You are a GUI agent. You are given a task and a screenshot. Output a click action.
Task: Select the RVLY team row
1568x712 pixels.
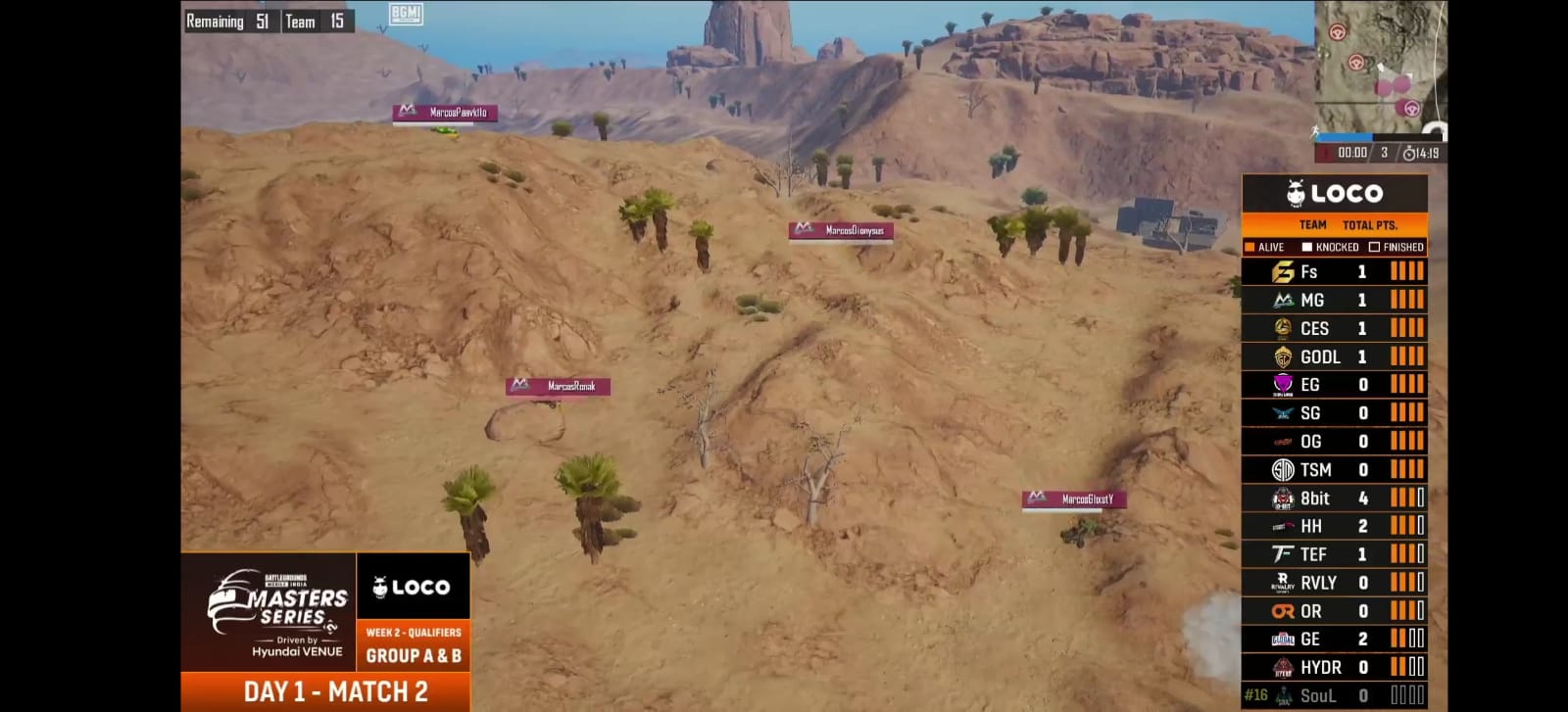1334,583
